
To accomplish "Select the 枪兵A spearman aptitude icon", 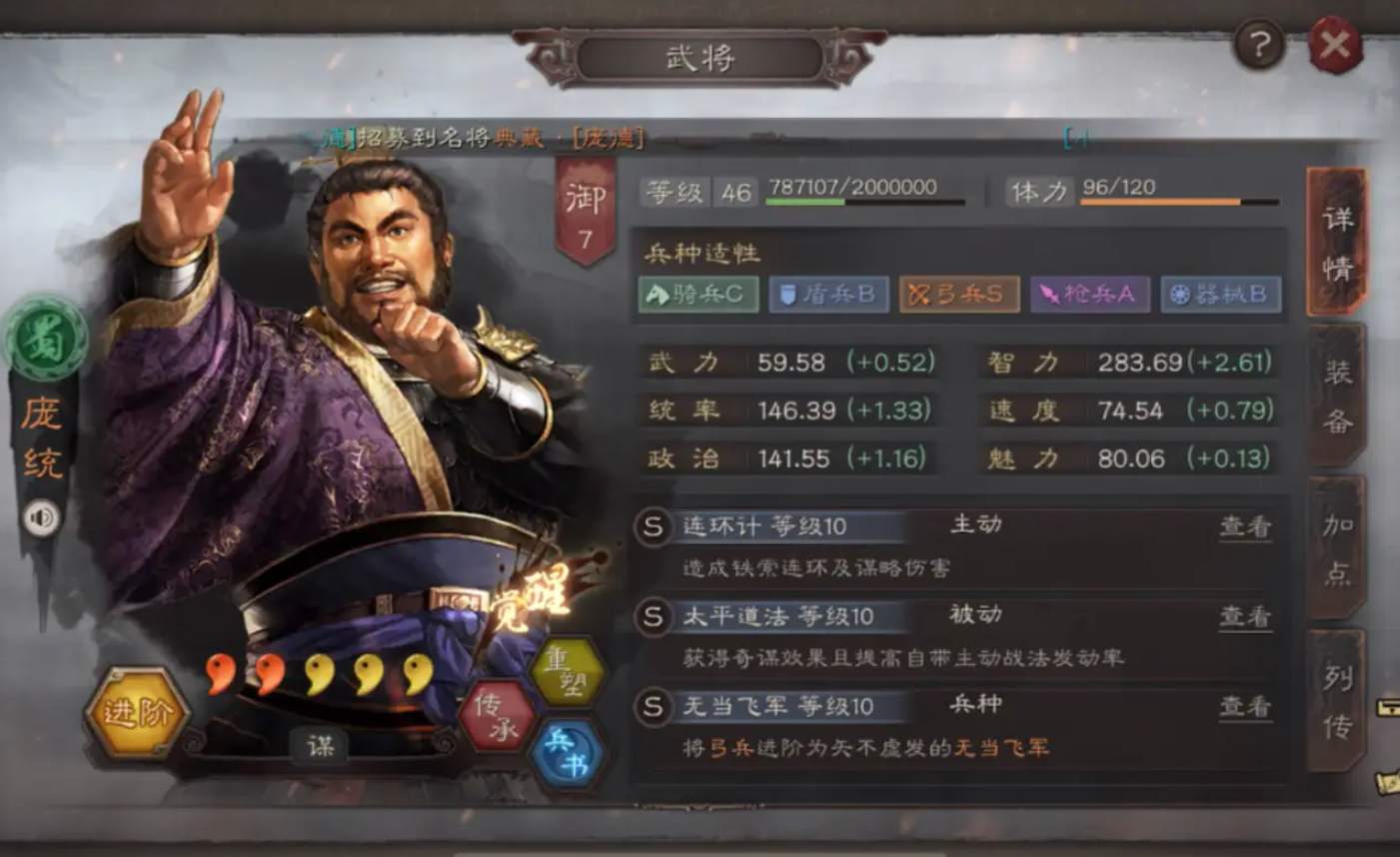I will (x=1090, y=295).
